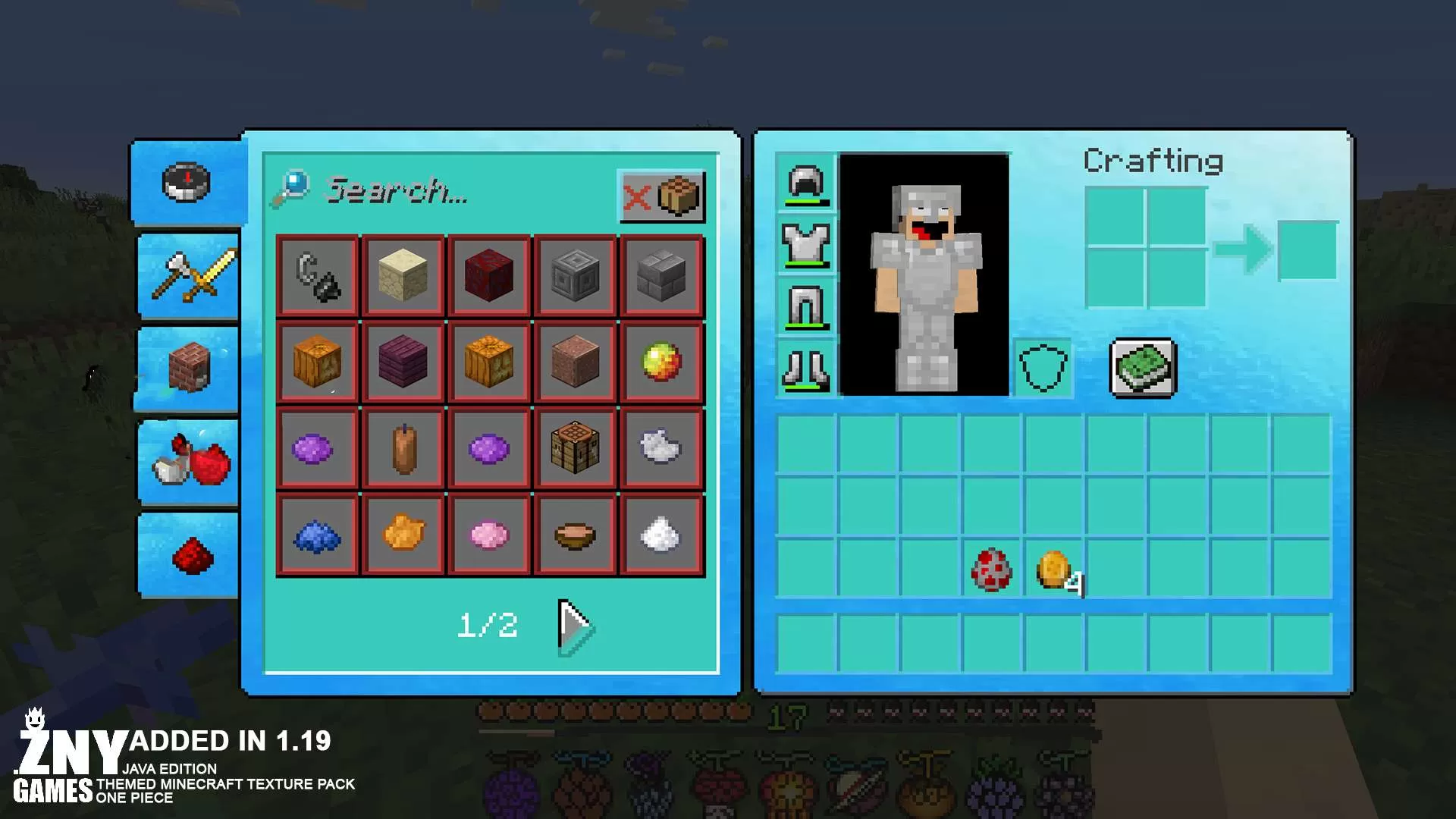
Task: Choose the sandstone block recipe
Action: point(403,277)
